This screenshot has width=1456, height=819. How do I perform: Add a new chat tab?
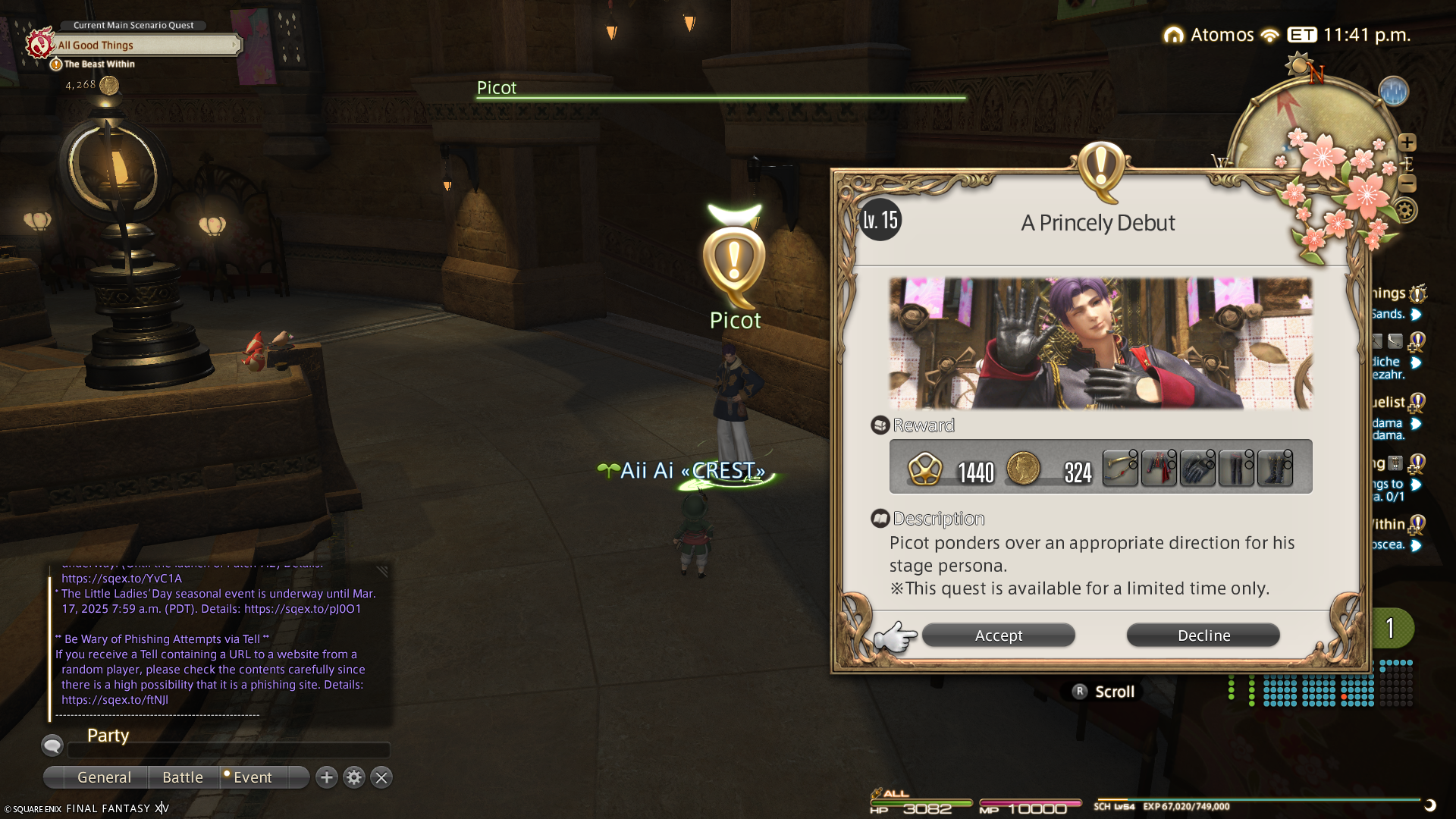coord(327,777)
